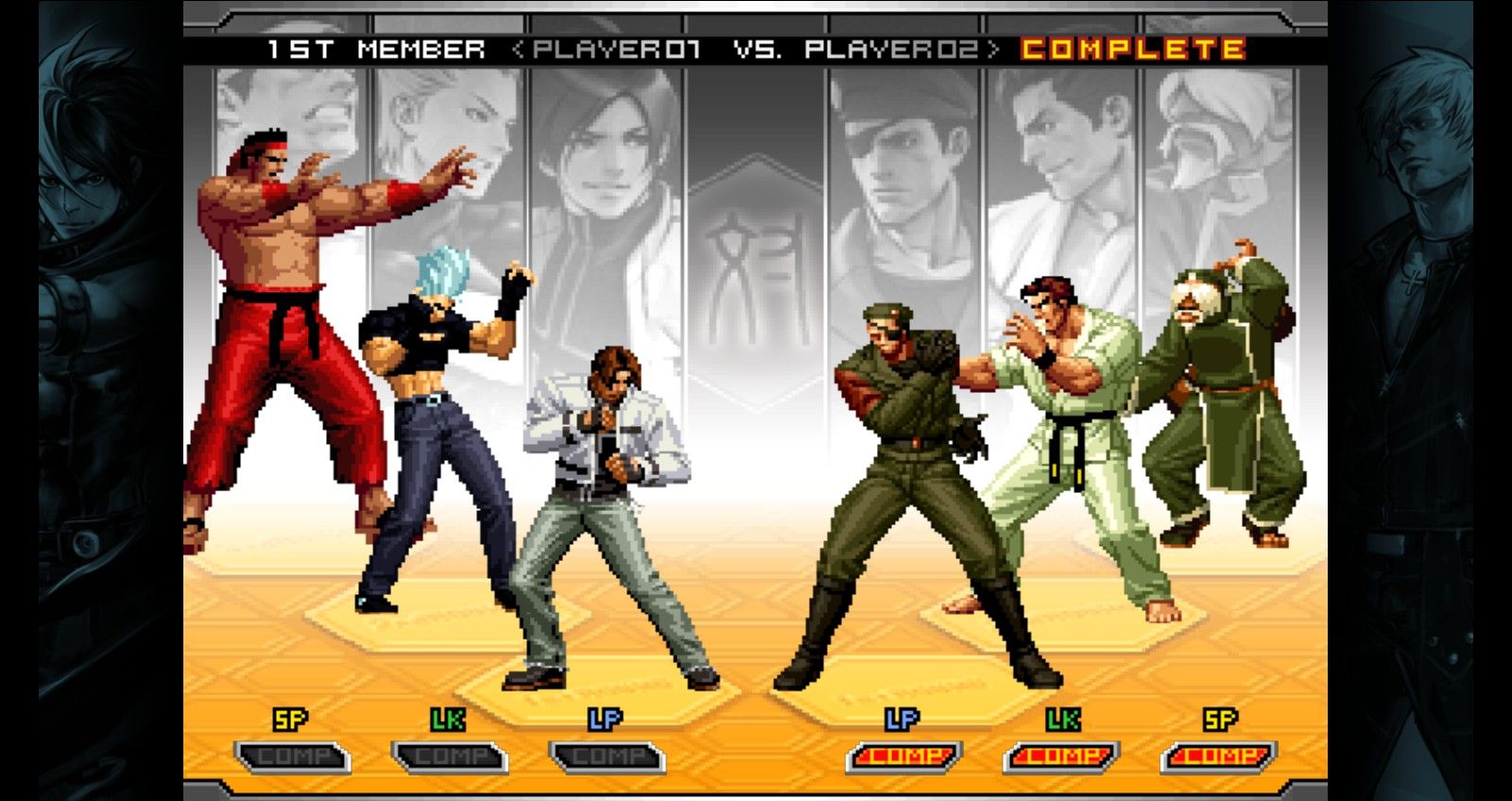Viewport: 1512px width, 801px height.
Task: Click the gray COMP button under LP
Action: click(x=608, y=758)
